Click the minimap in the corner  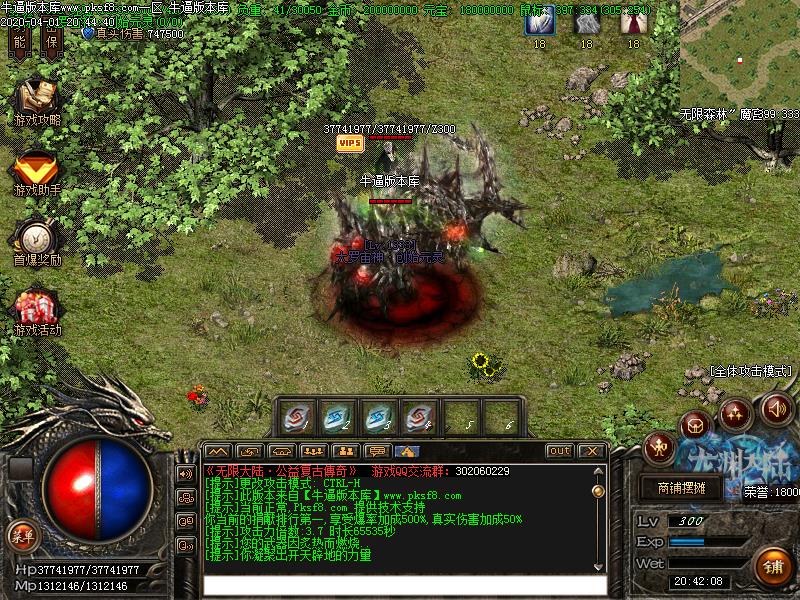(740, 55)
